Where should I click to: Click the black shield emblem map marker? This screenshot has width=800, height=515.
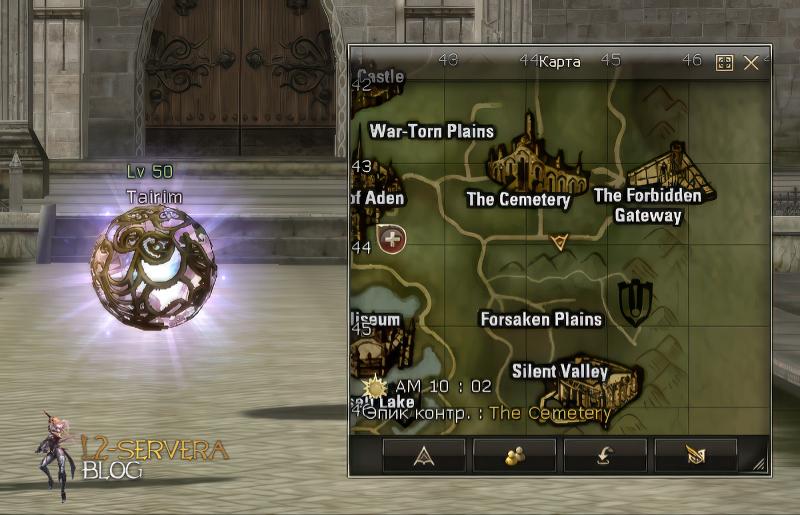point(632,302)
